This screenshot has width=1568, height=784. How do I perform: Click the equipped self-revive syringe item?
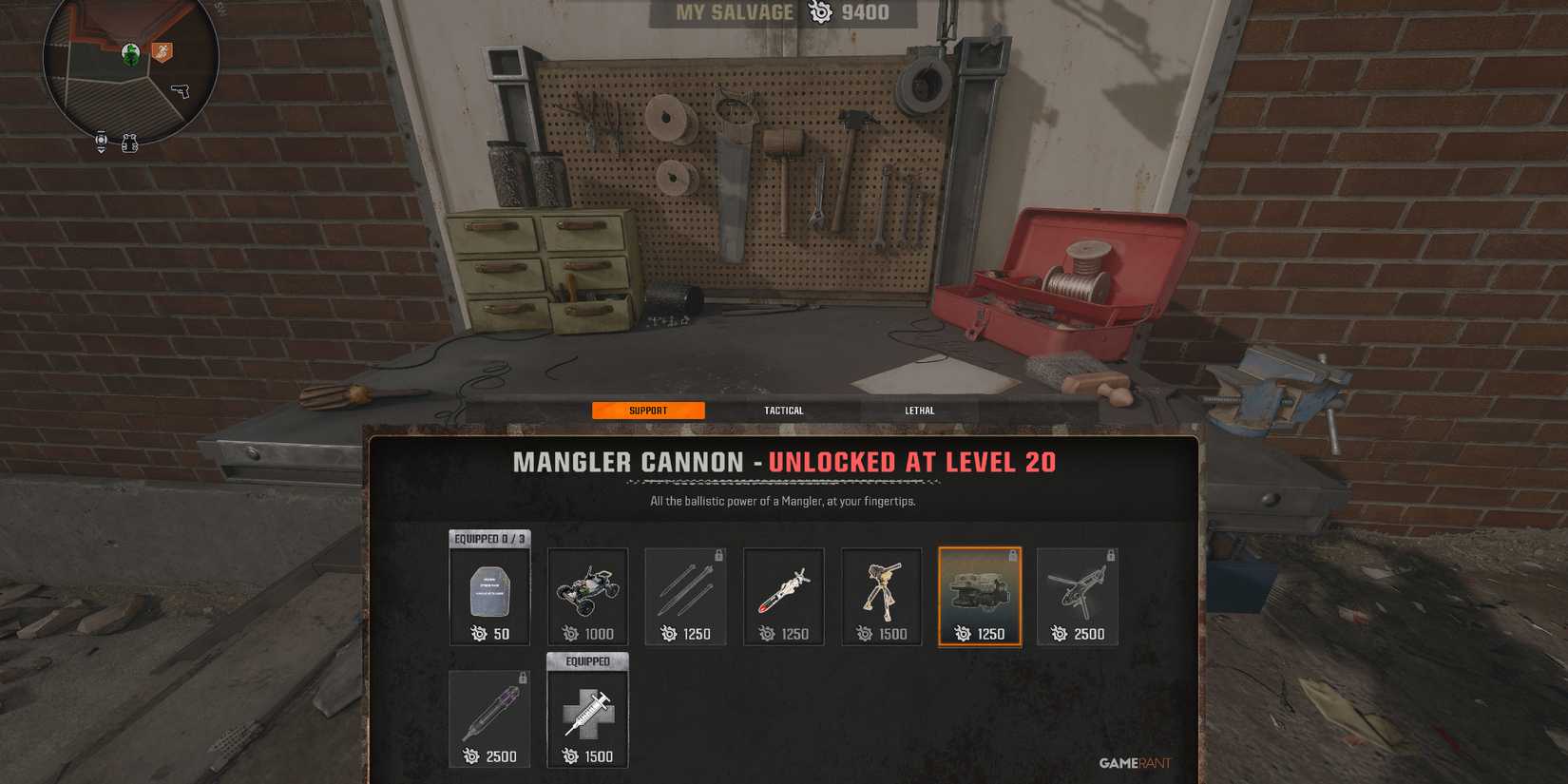pyautogui.click(x=587, y=713)
